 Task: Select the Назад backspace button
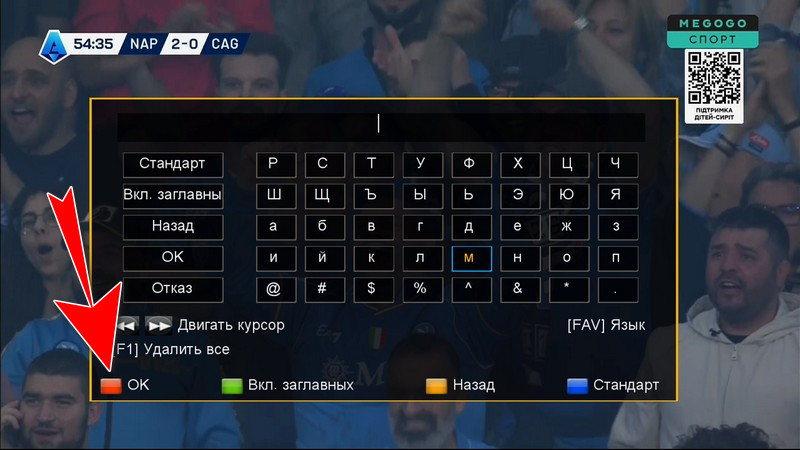click(172, 226)
